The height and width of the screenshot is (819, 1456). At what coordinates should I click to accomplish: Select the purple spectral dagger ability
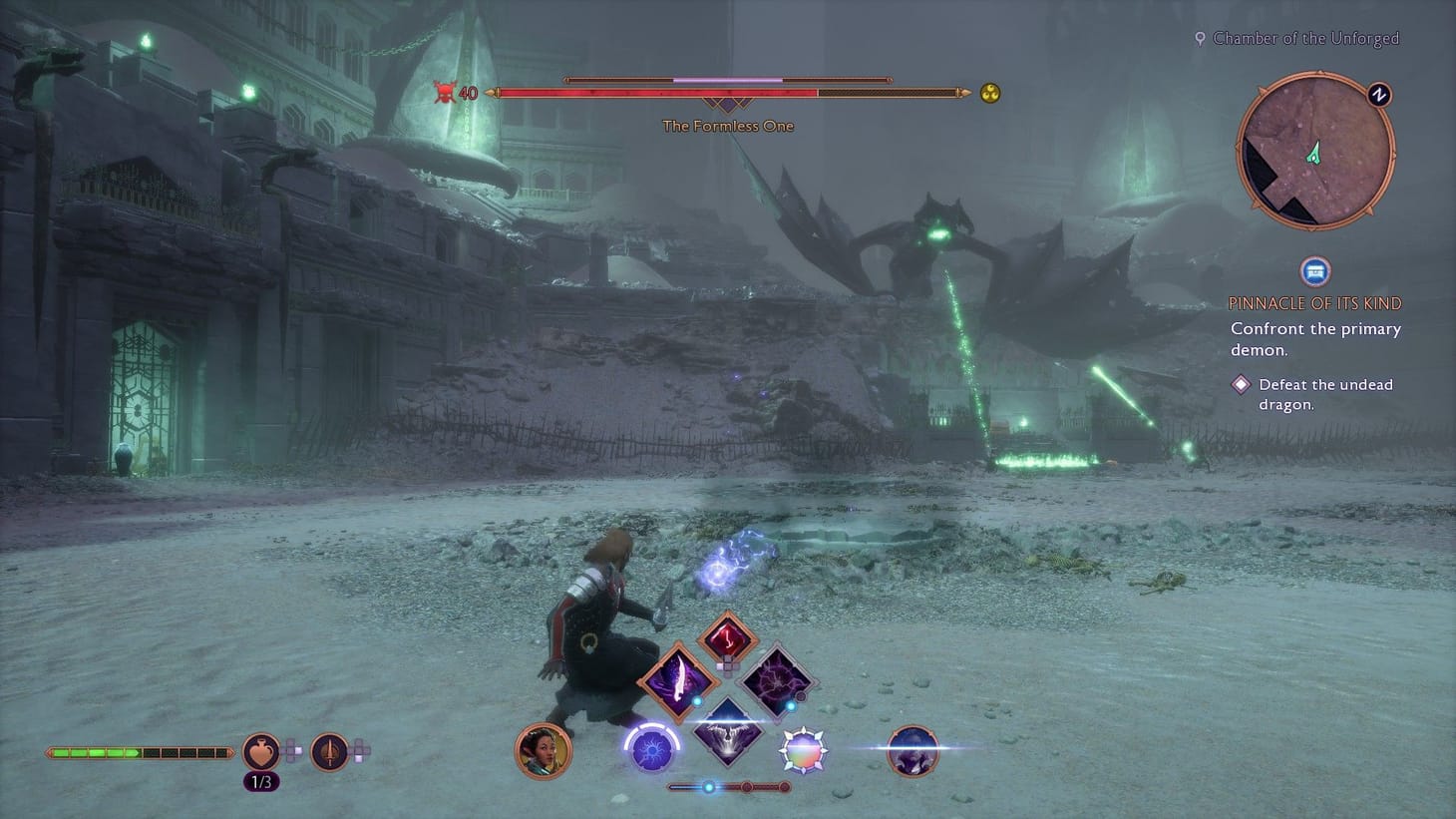pos(678,679)
